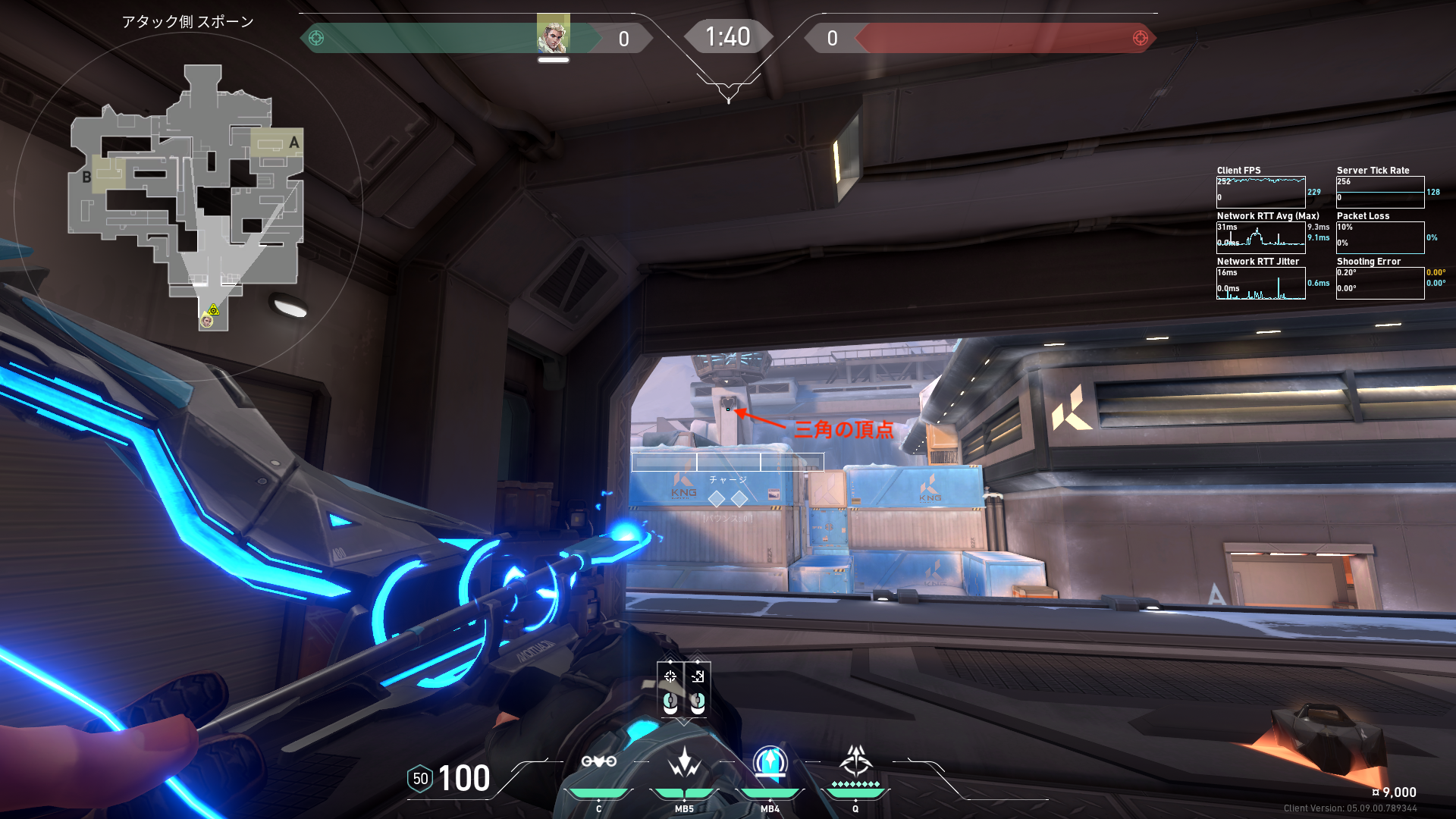1456x819 pixels.
Task: Select the Sova player portrait in scoreboard
Action: (553, 34)
